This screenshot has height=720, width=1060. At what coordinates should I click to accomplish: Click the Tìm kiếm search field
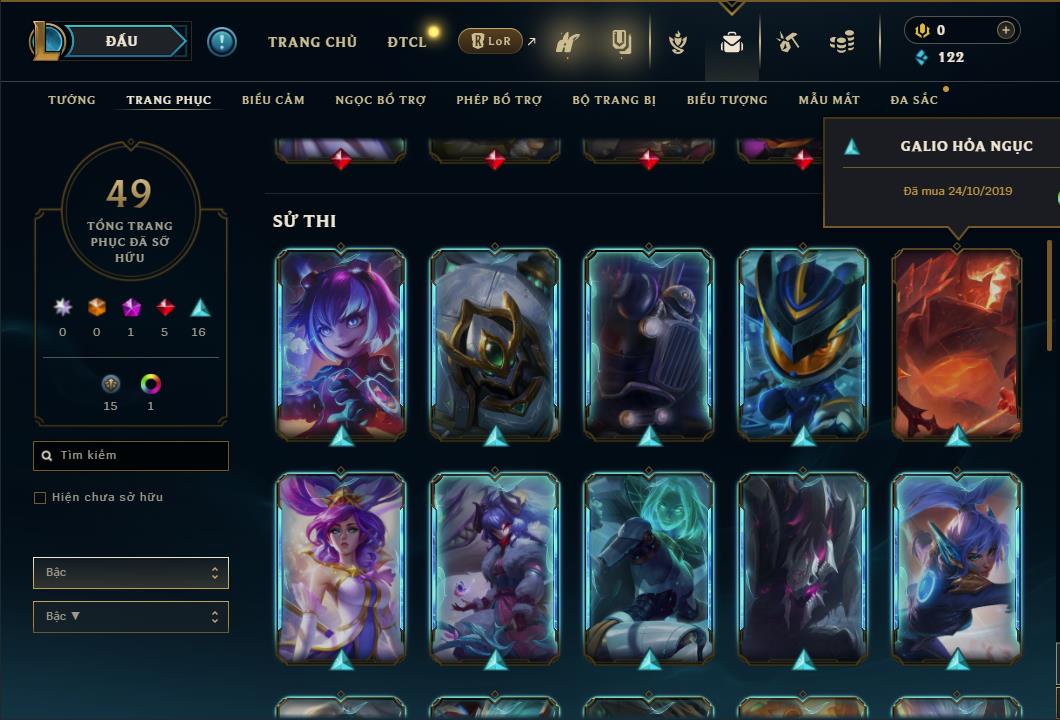click(x=131, y=456)
